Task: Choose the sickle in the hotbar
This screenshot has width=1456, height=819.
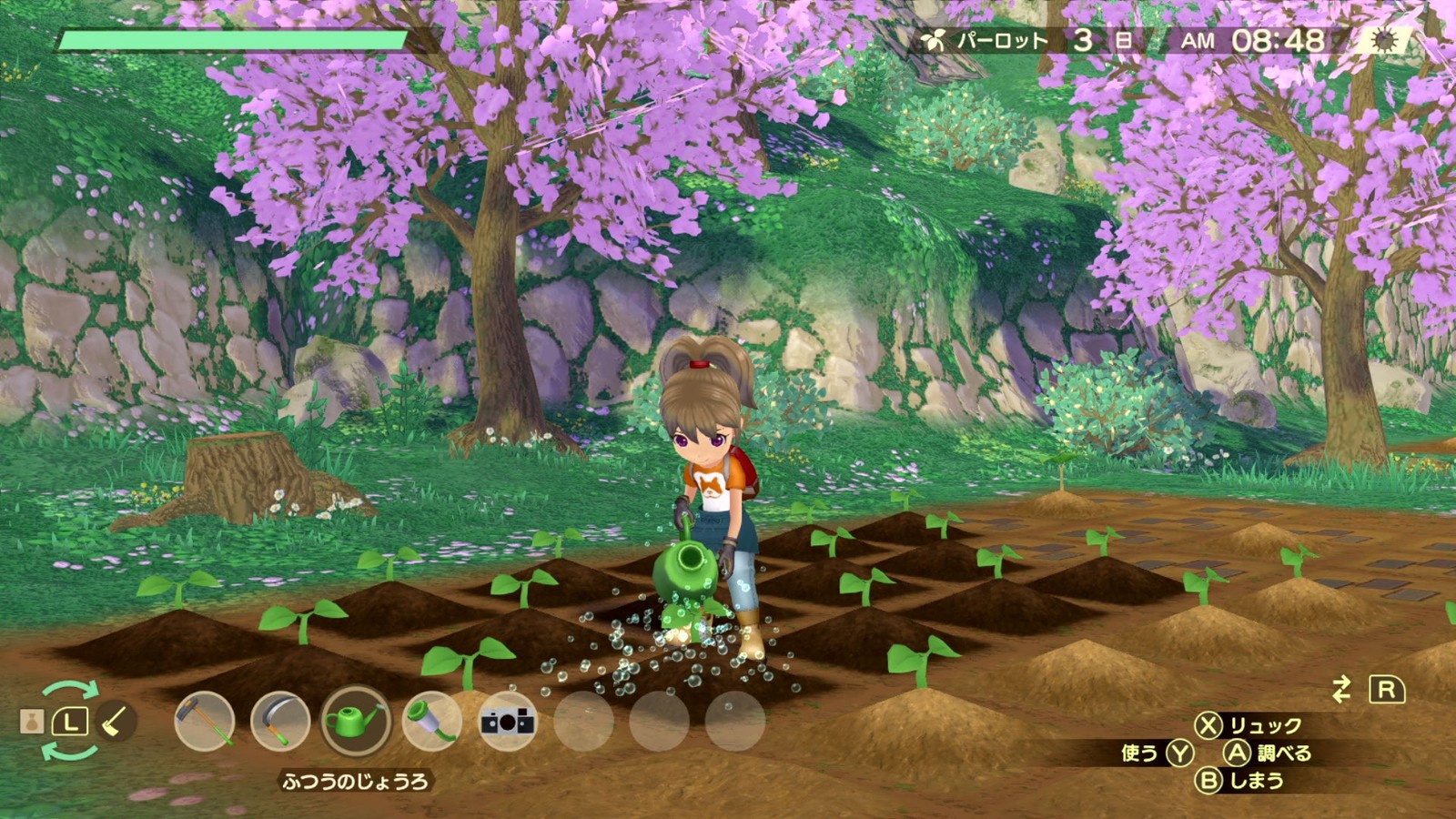Action: (x=280, y=722)
